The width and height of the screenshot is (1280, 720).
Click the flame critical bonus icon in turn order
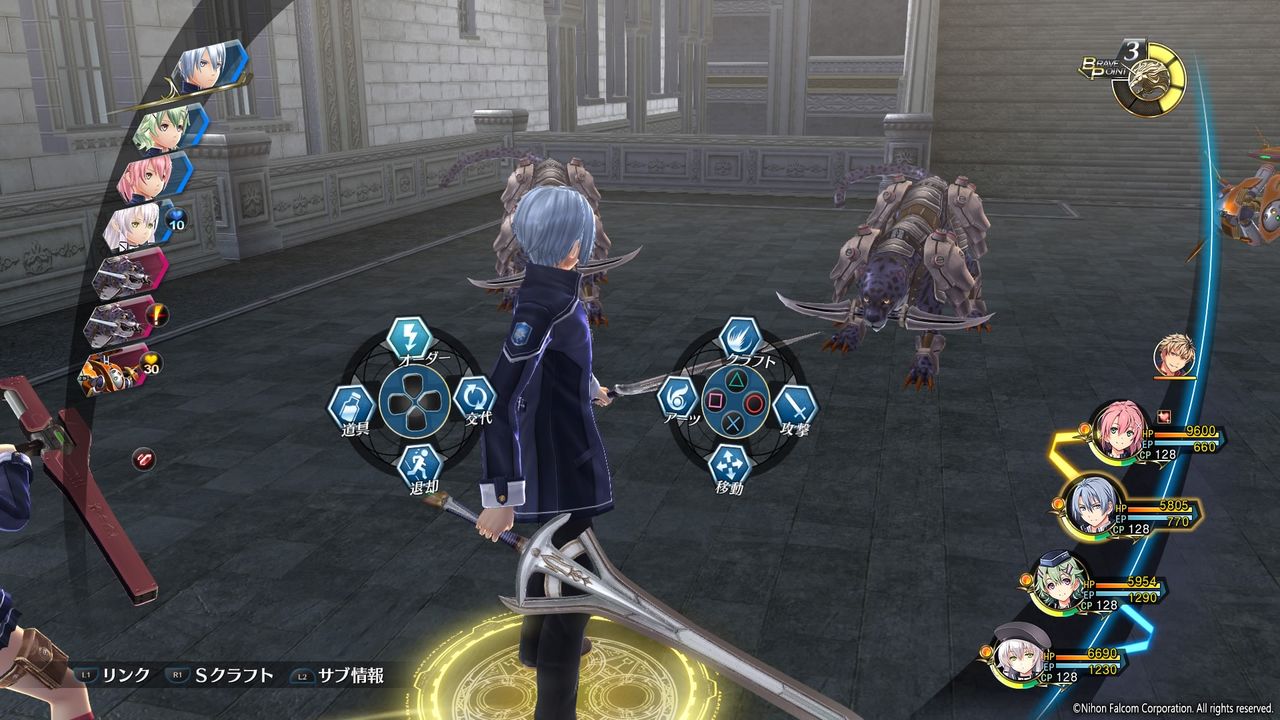pyautogui.click(x=156, y=313)
